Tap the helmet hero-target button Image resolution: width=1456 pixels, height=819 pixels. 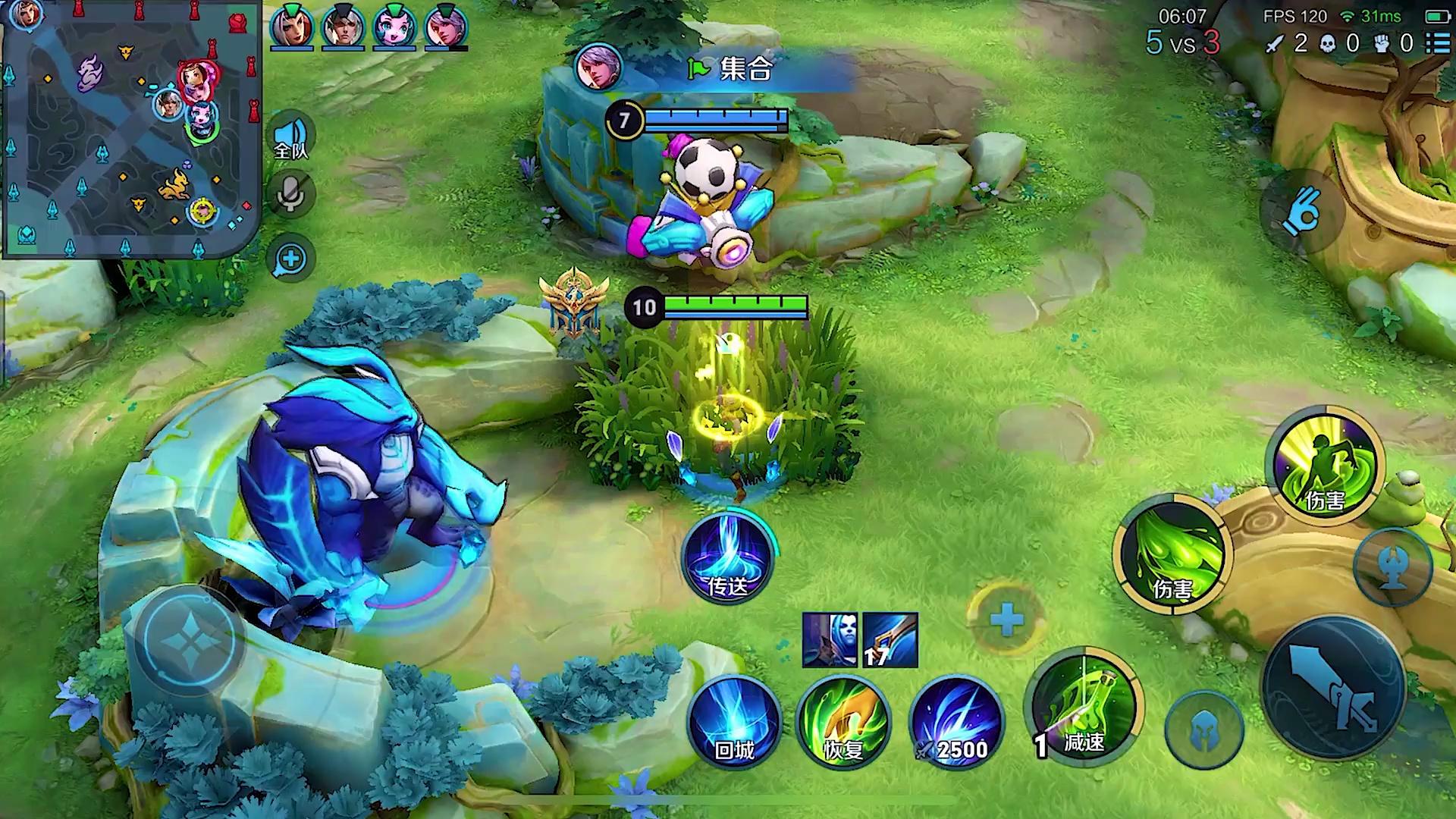tap(1204, 730)
